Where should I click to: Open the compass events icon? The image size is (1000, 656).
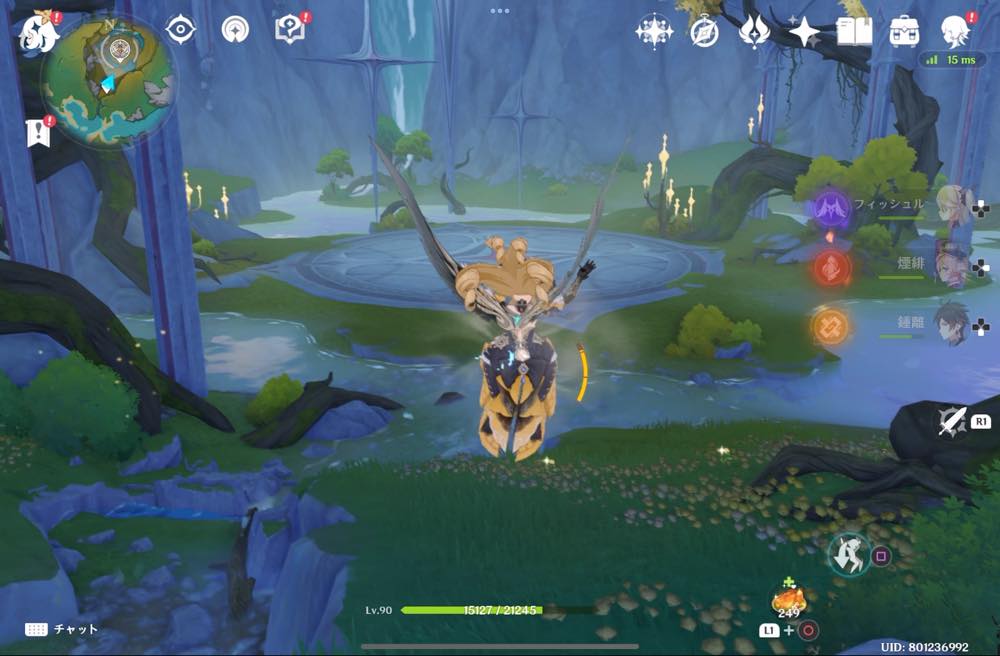(704, 32)
